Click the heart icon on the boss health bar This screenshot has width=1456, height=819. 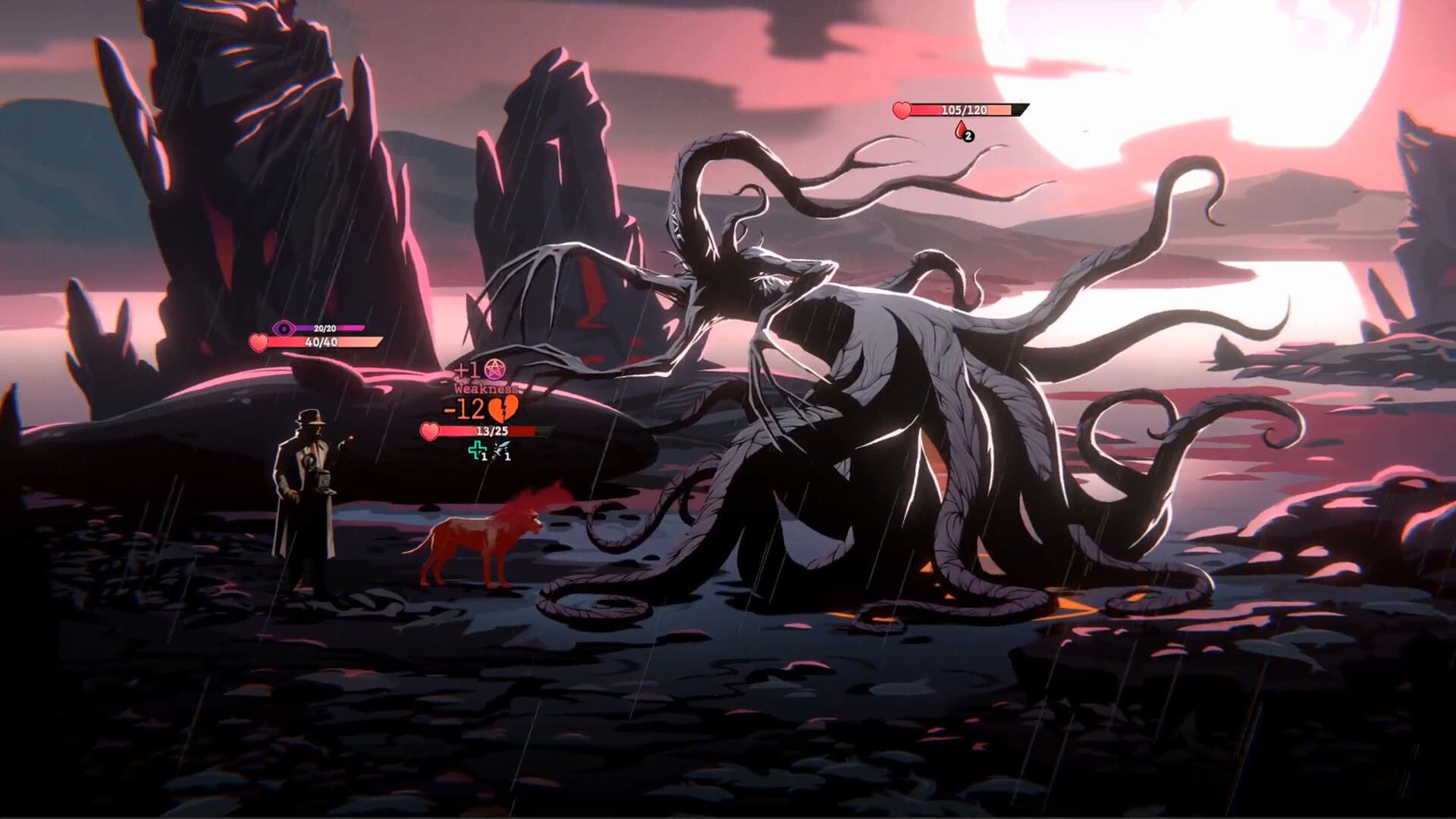902,110
